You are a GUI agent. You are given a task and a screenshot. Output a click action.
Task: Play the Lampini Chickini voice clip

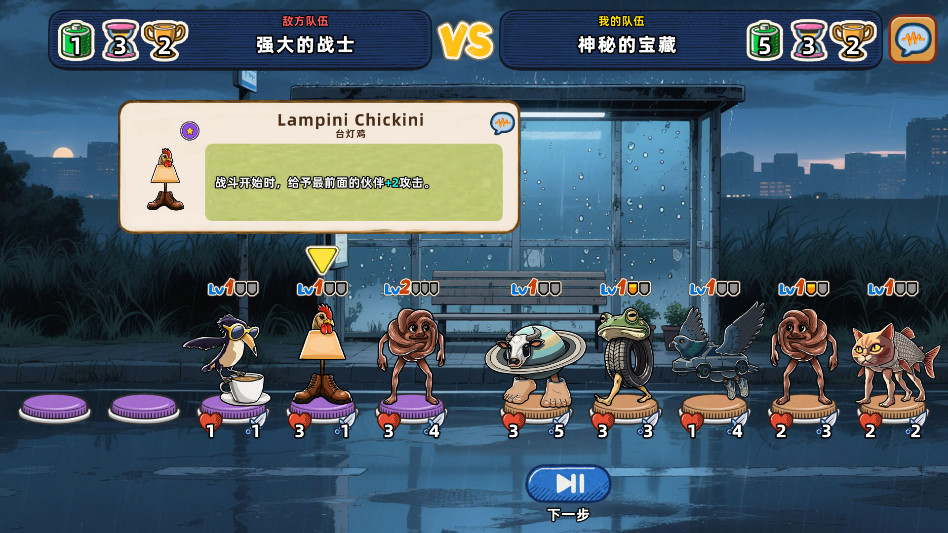pyautogui.click(x=502, y=123)
